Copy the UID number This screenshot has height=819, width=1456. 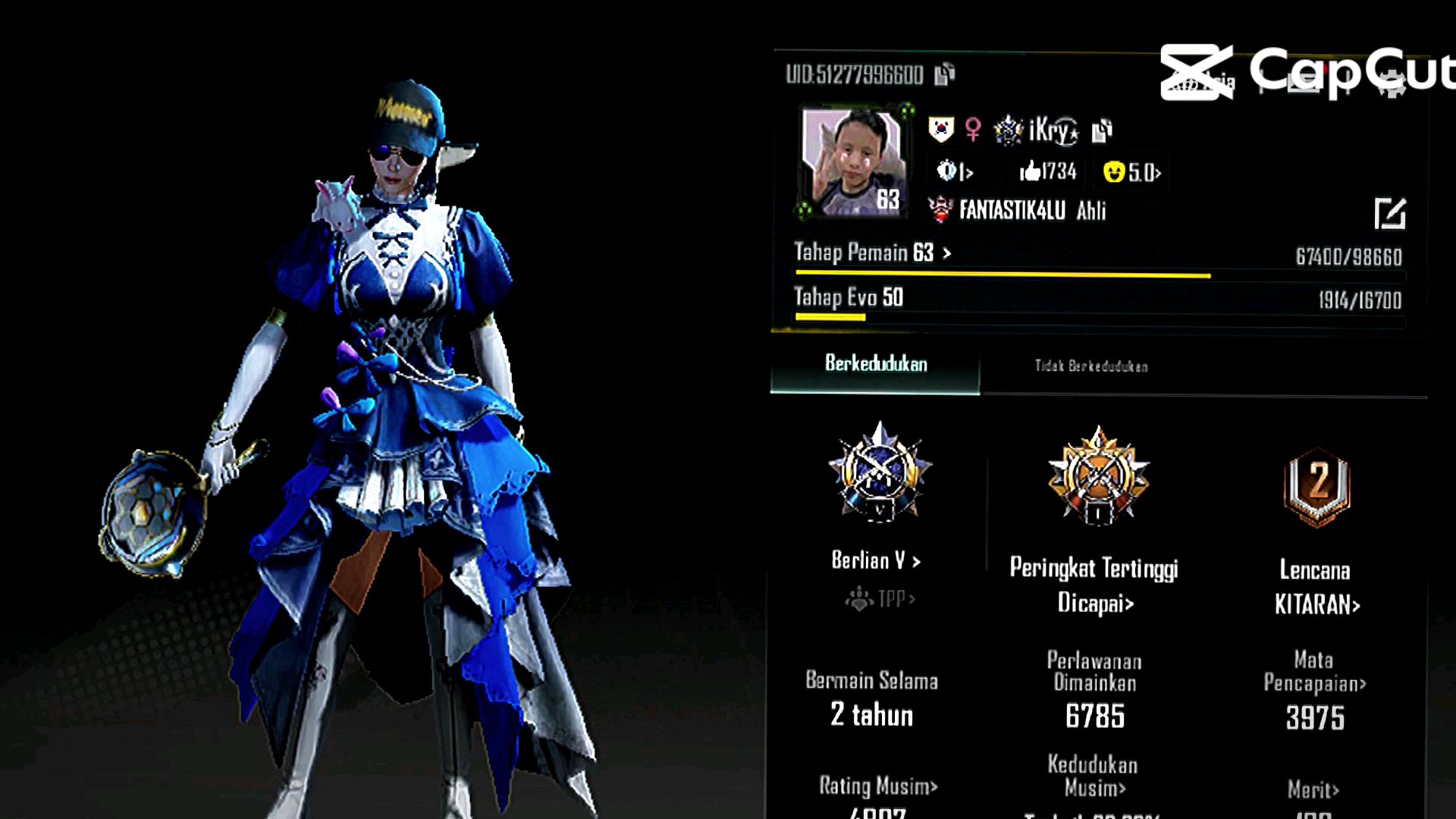[x=944, y=74]
